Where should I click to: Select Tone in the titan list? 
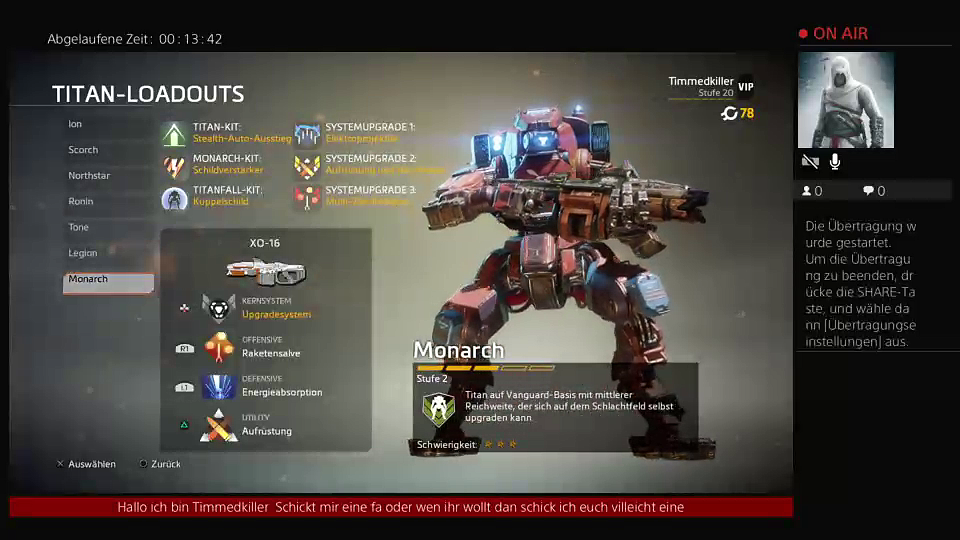tap(78, 228)
